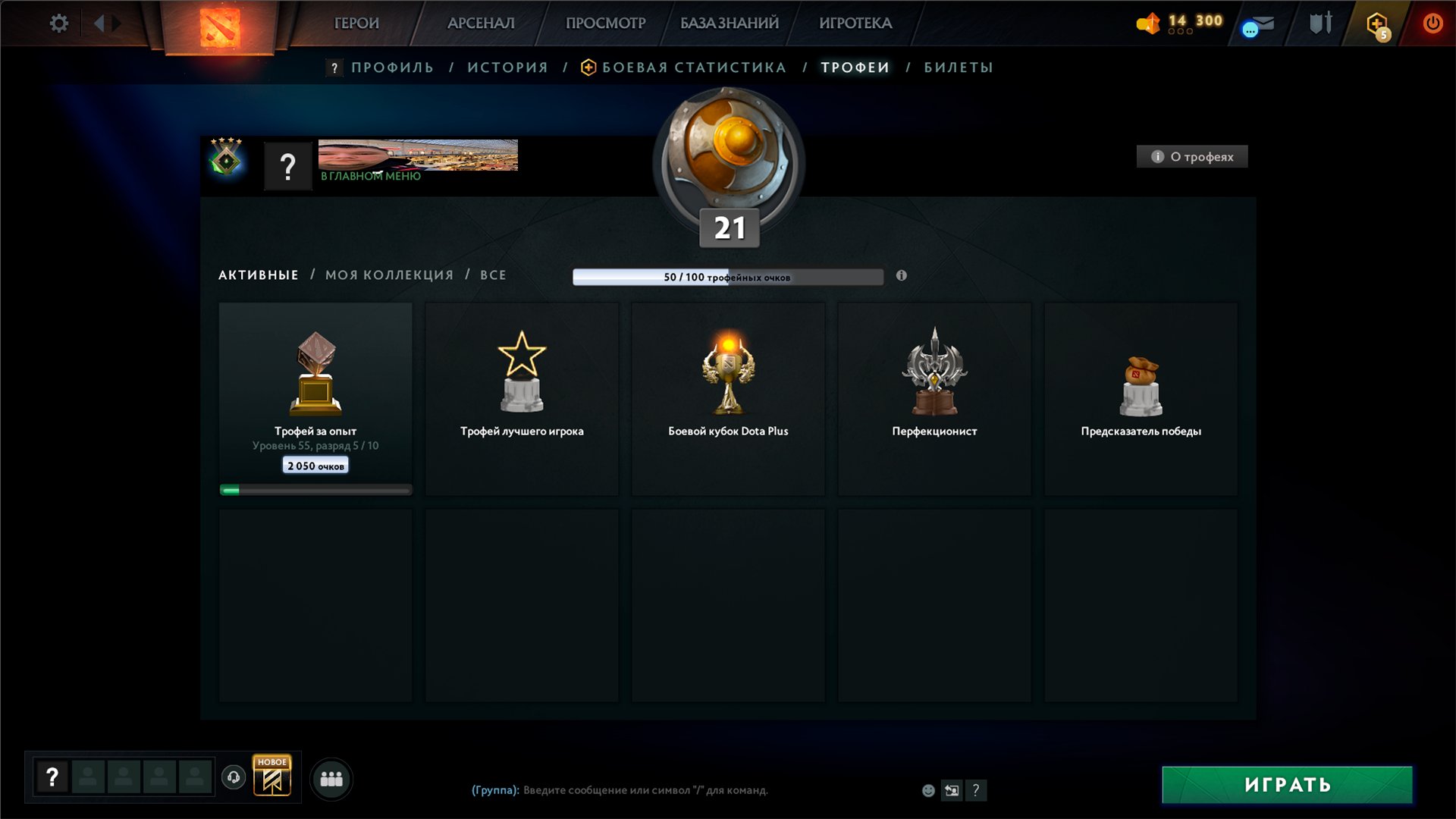Screen dimensions: 1456x819
Task: Open the settings gear icon
Action: click(58, 23)
